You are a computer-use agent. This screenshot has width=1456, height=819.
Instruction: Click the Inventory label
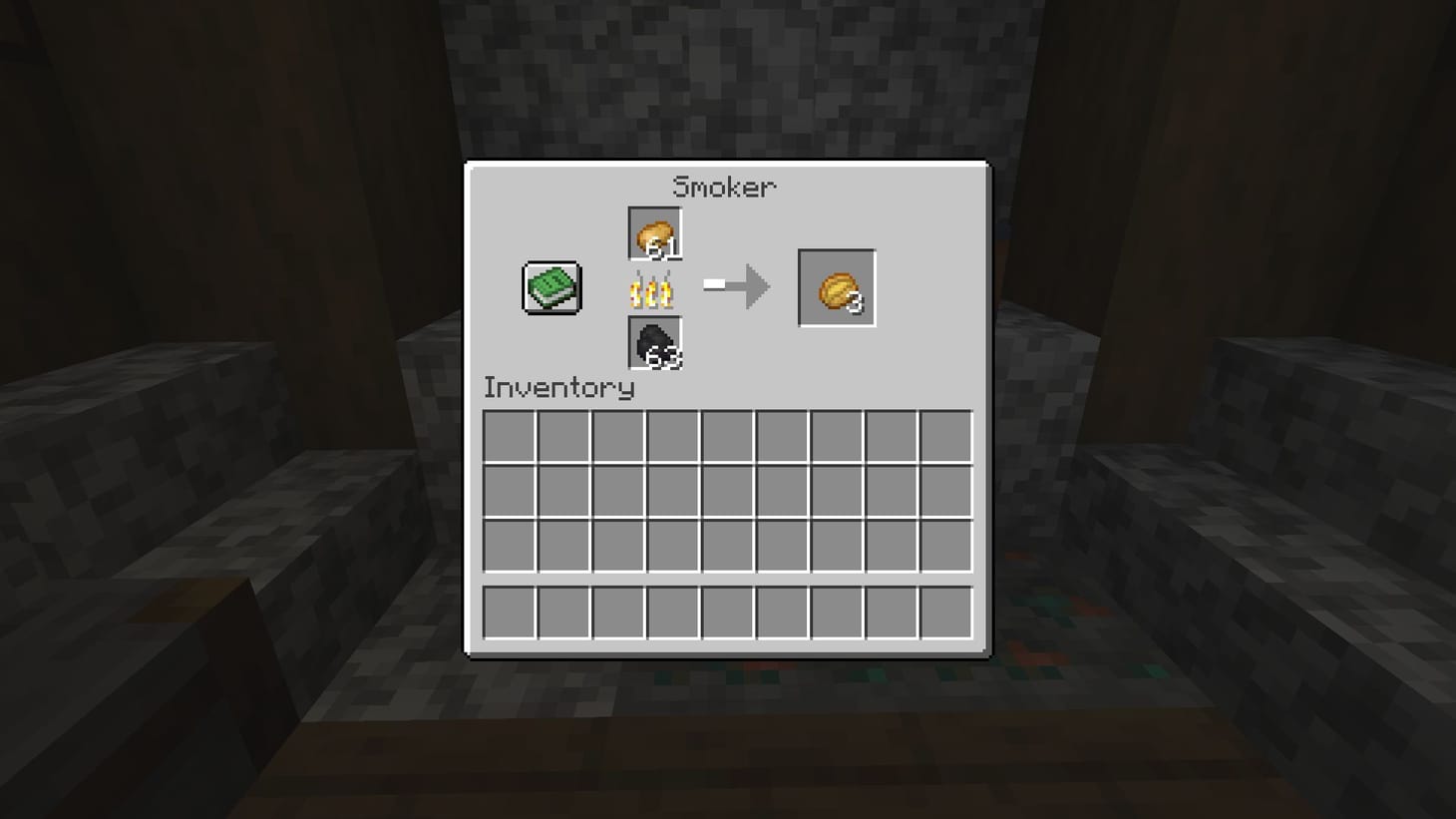558,388
